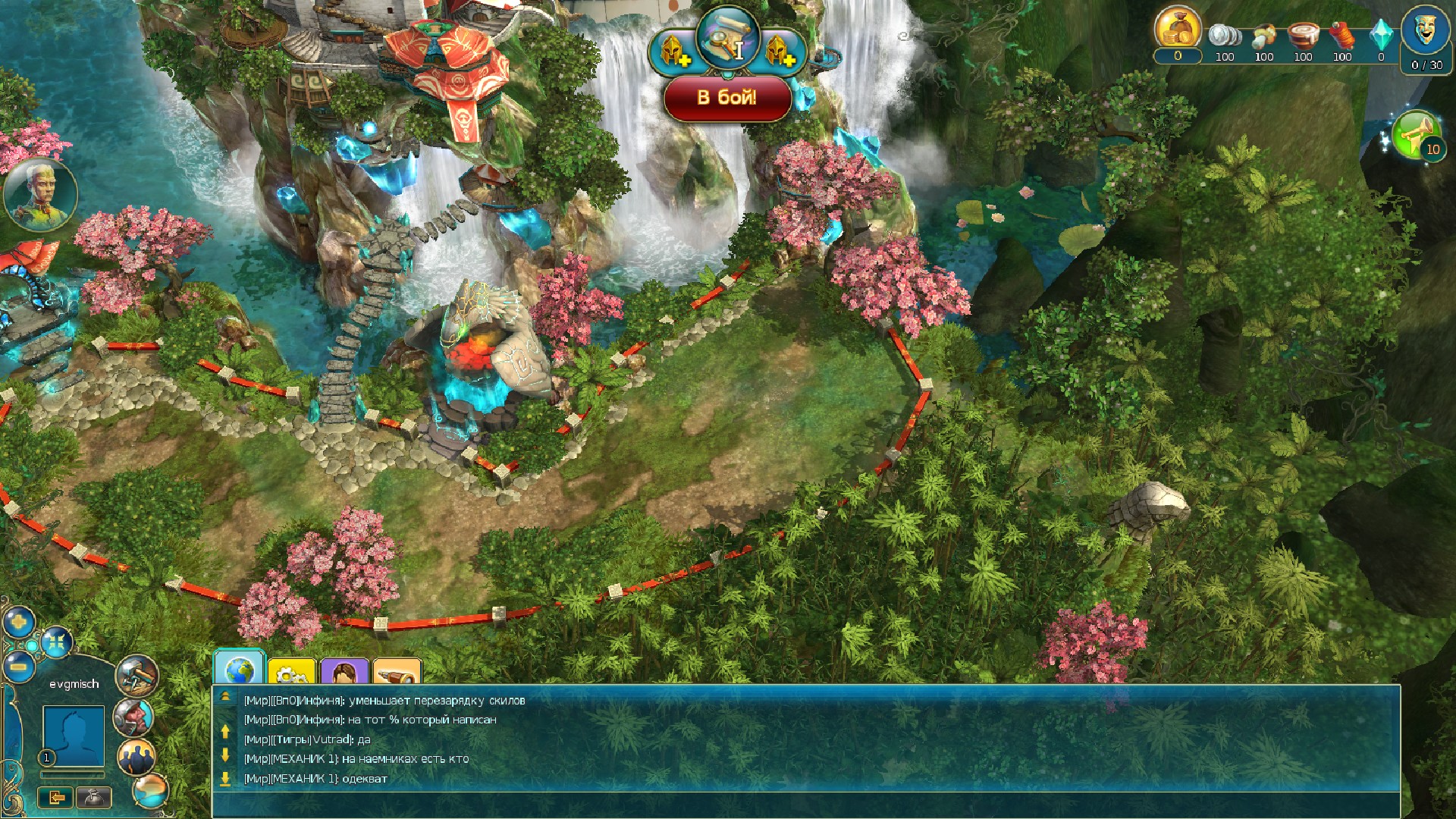The width and height of the screenshot is (1456, 819).
Task: Start a match with the red «В бой!» button
Action: click(726, 97)
